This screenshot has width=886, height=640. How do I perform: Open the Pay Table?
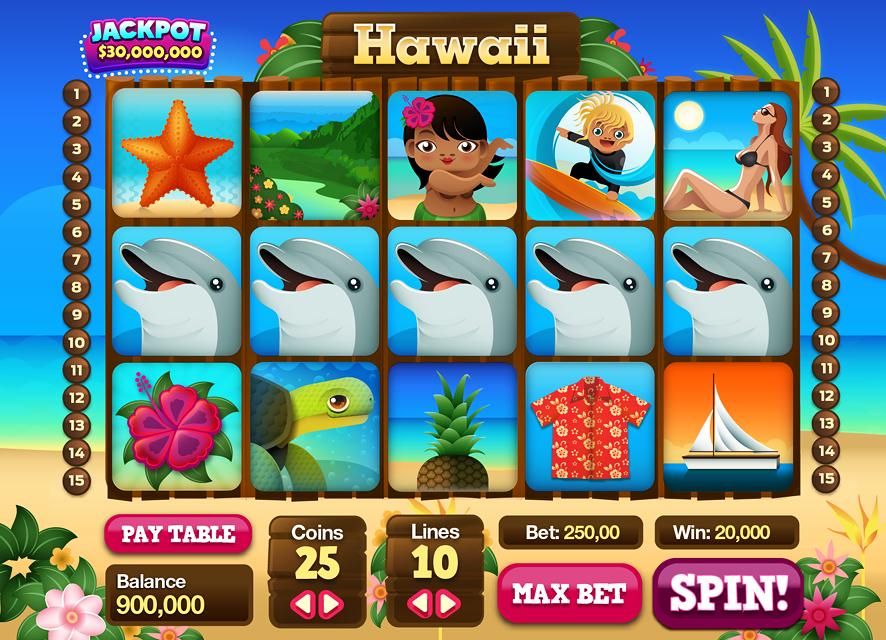(x=177, y=534)
